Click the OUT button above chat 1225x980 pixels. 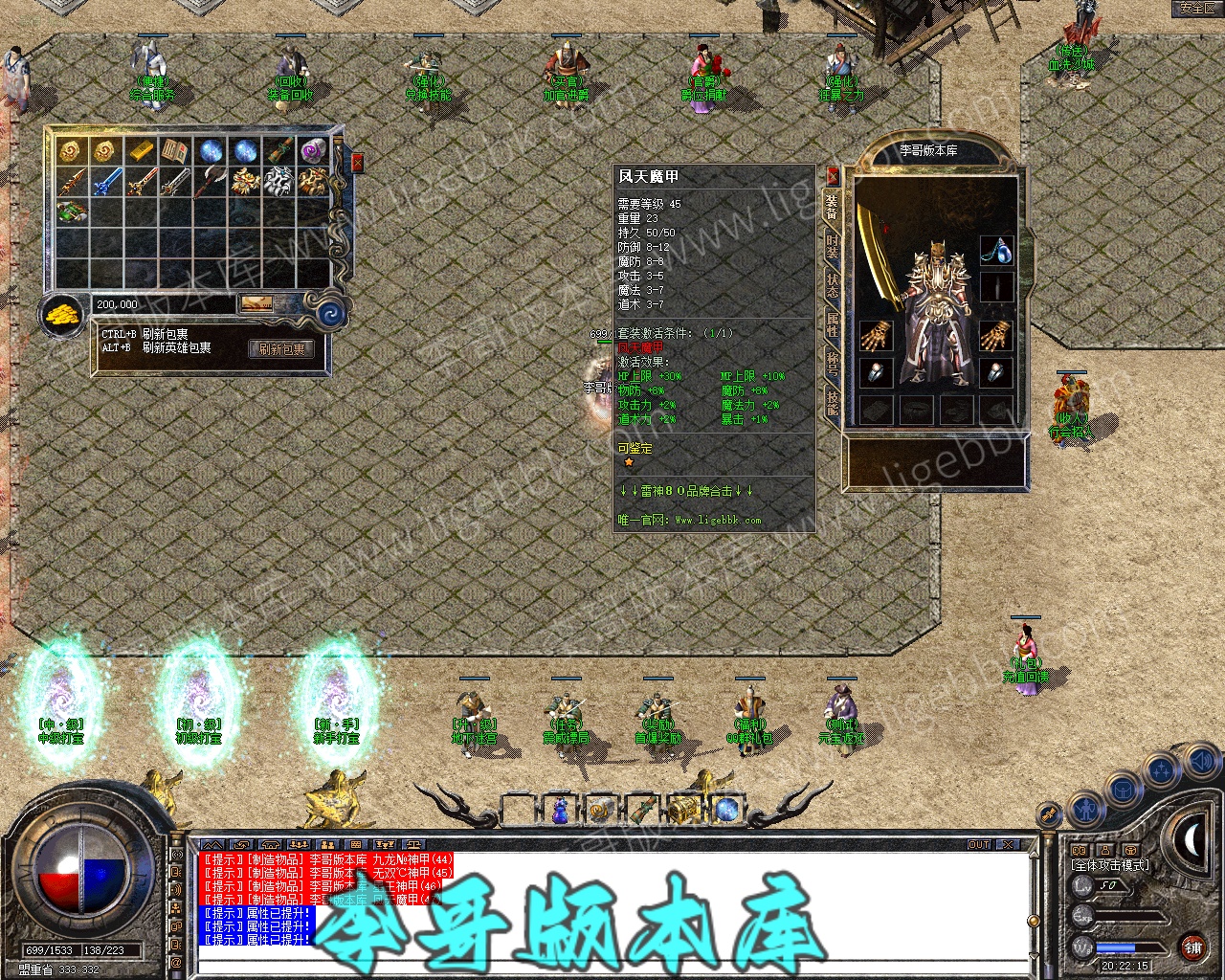978,844
